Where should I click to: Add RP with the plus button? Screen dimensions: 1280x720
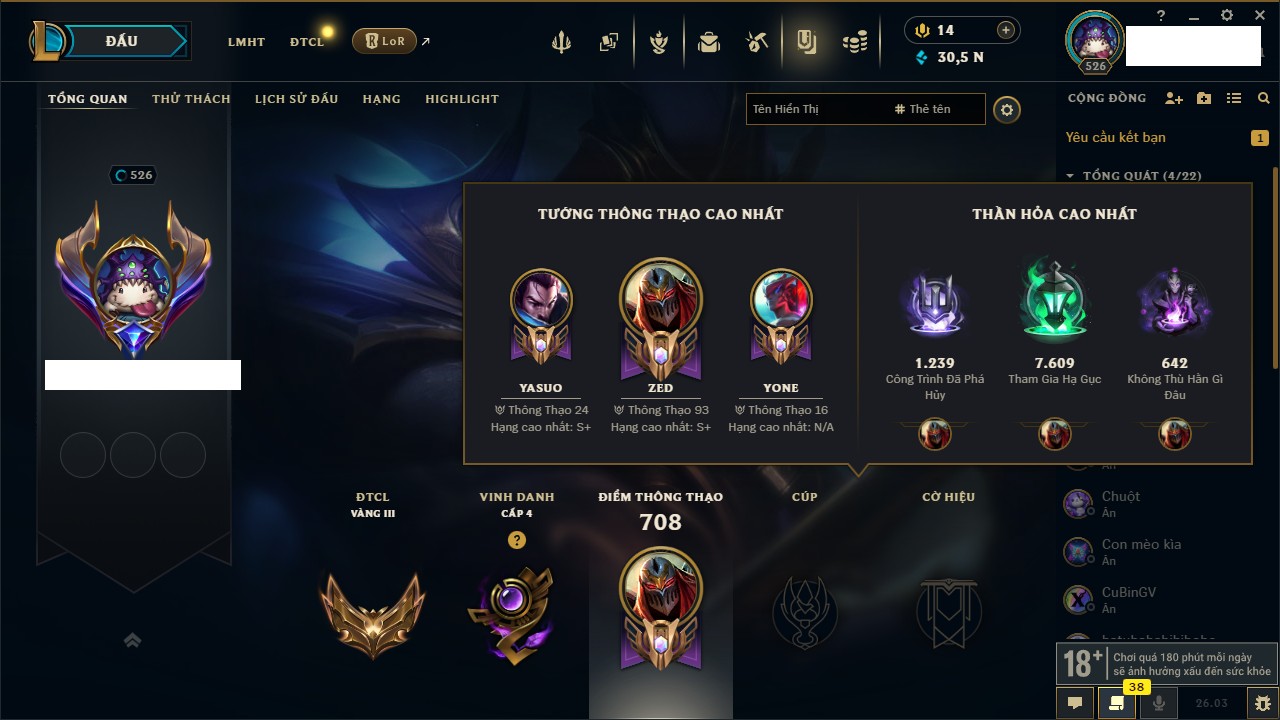click(1006, 31)
